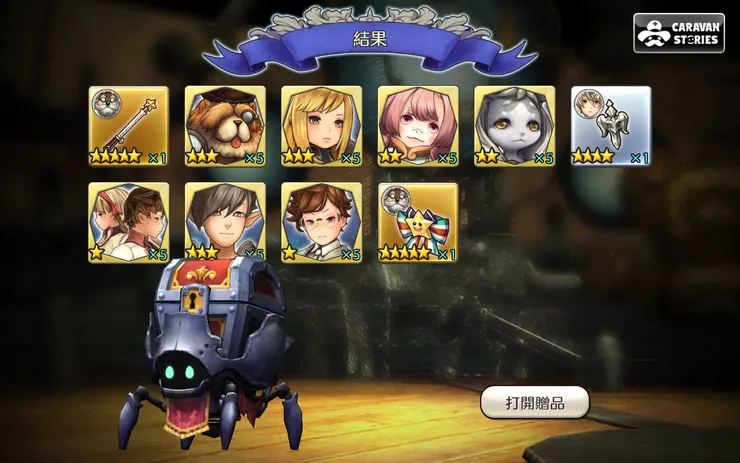Screen dimensions: 740x463
Task: Choose the lion with monocle reward tile
Action: (x=225, y=126)
